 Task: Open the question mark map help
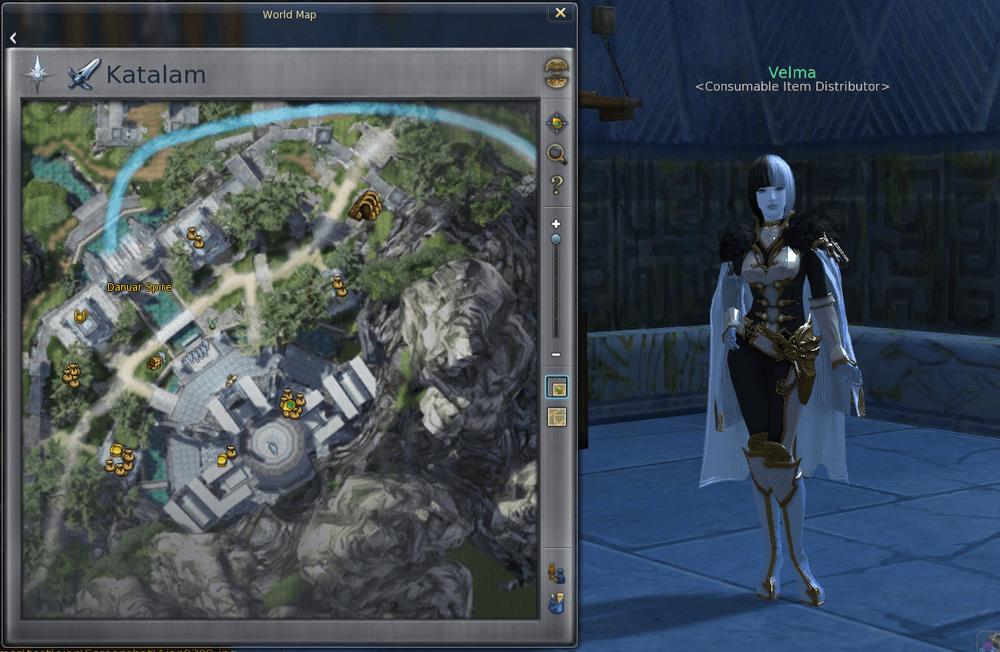(556, 185)
